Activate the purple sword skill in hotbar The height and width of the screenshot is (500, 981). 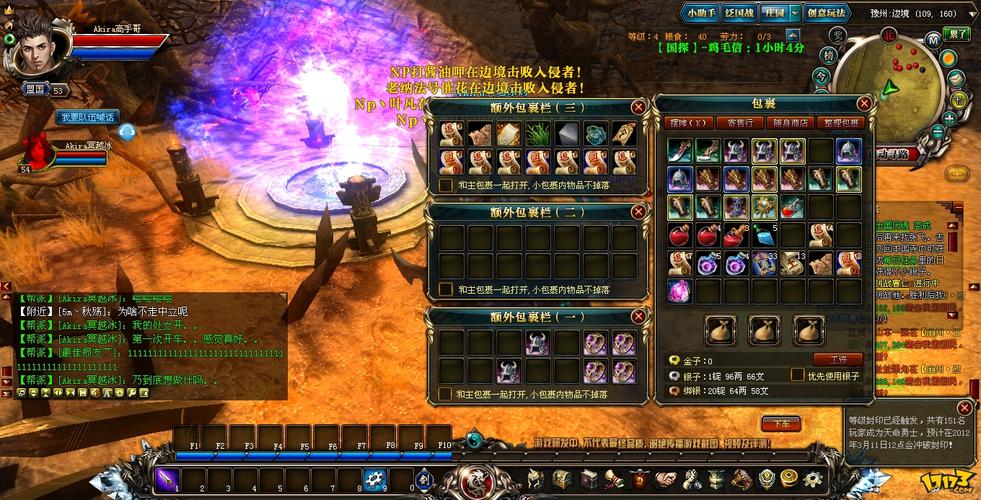point(167,479)
